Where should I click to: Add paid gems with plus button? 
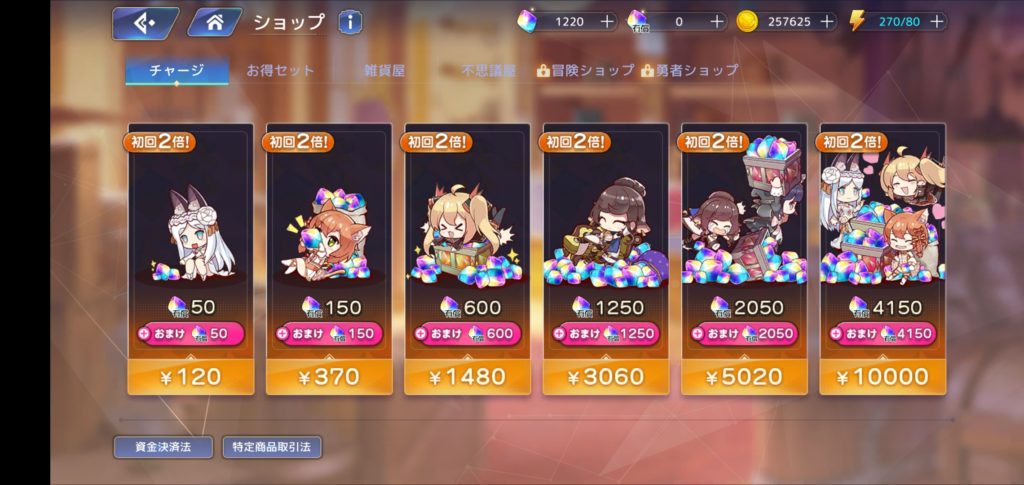click(716, 21)
